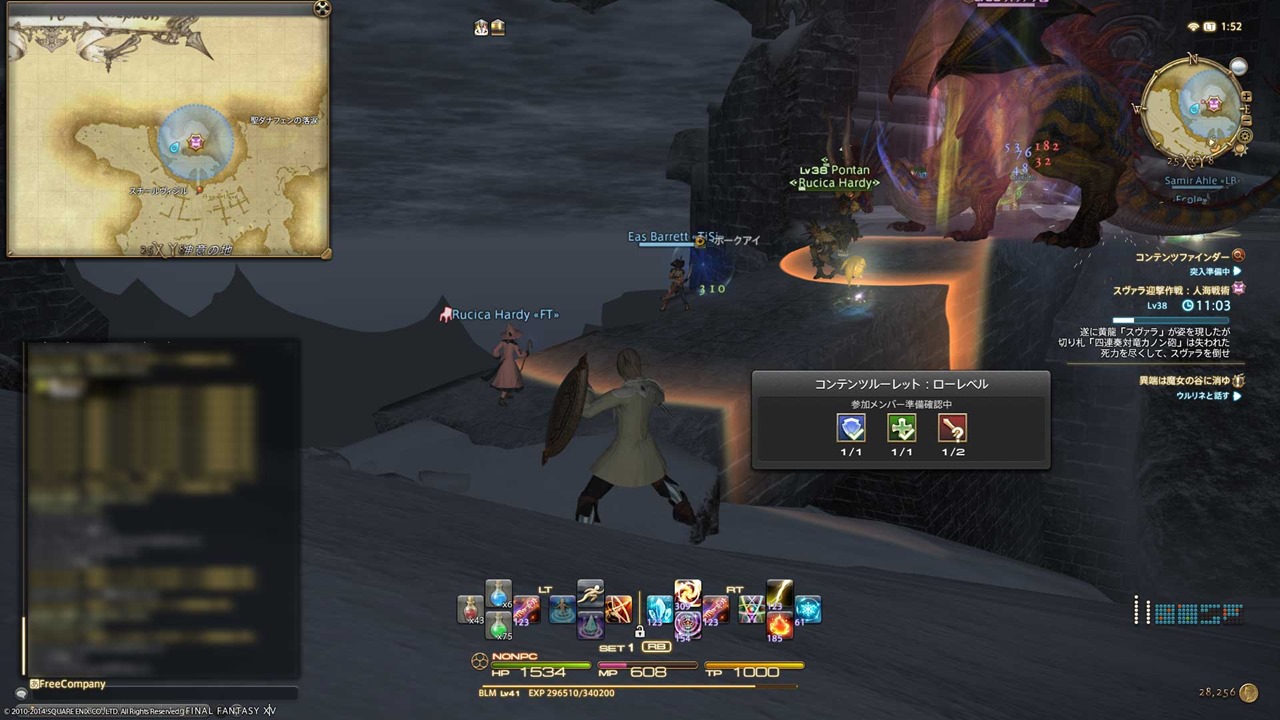
Task: Cast the Fire spell icon
Action: click(779, 626)
